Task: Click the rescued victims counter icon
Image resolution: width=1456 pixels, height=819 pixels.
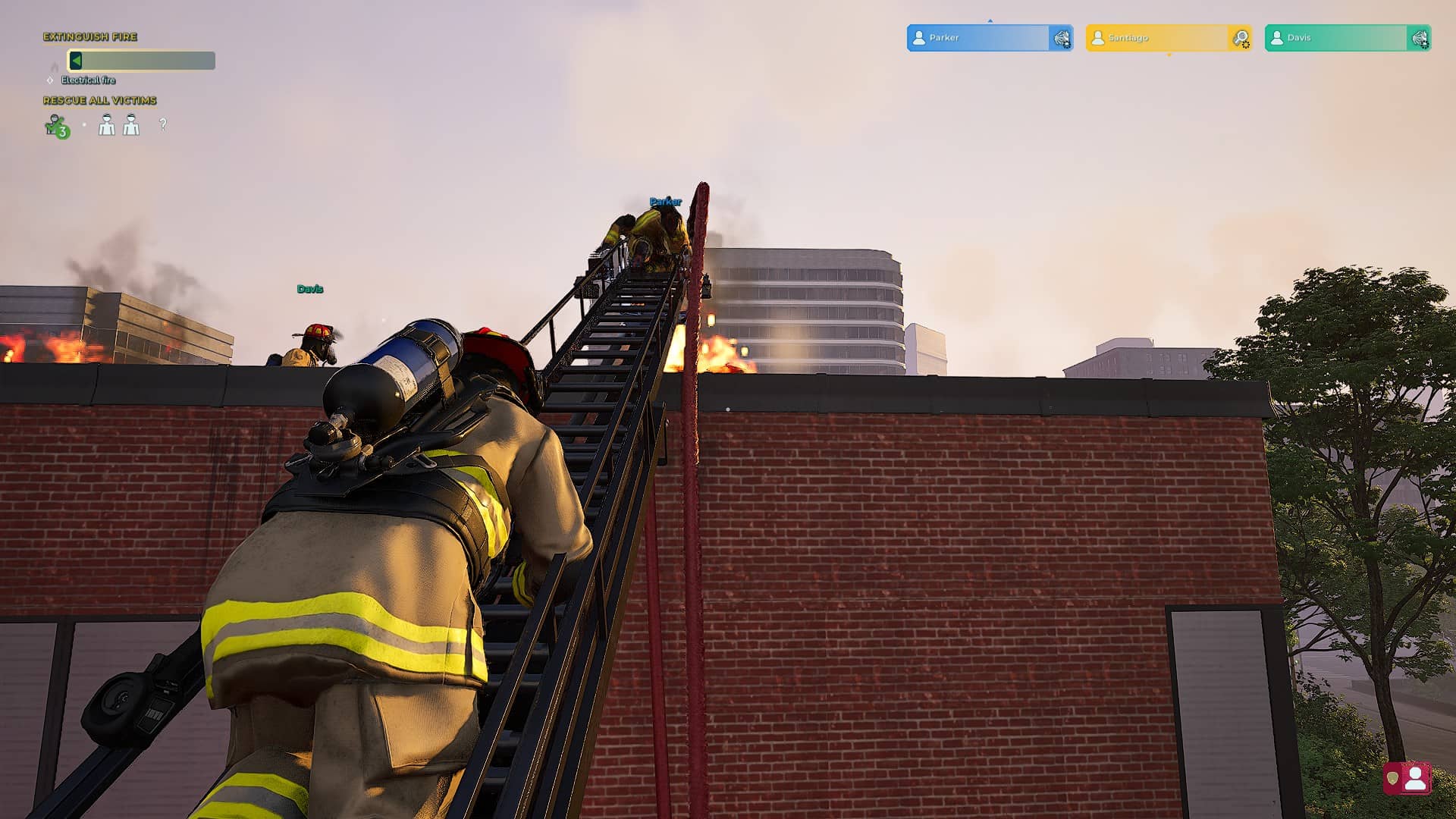Action: (x=56, y=126)
